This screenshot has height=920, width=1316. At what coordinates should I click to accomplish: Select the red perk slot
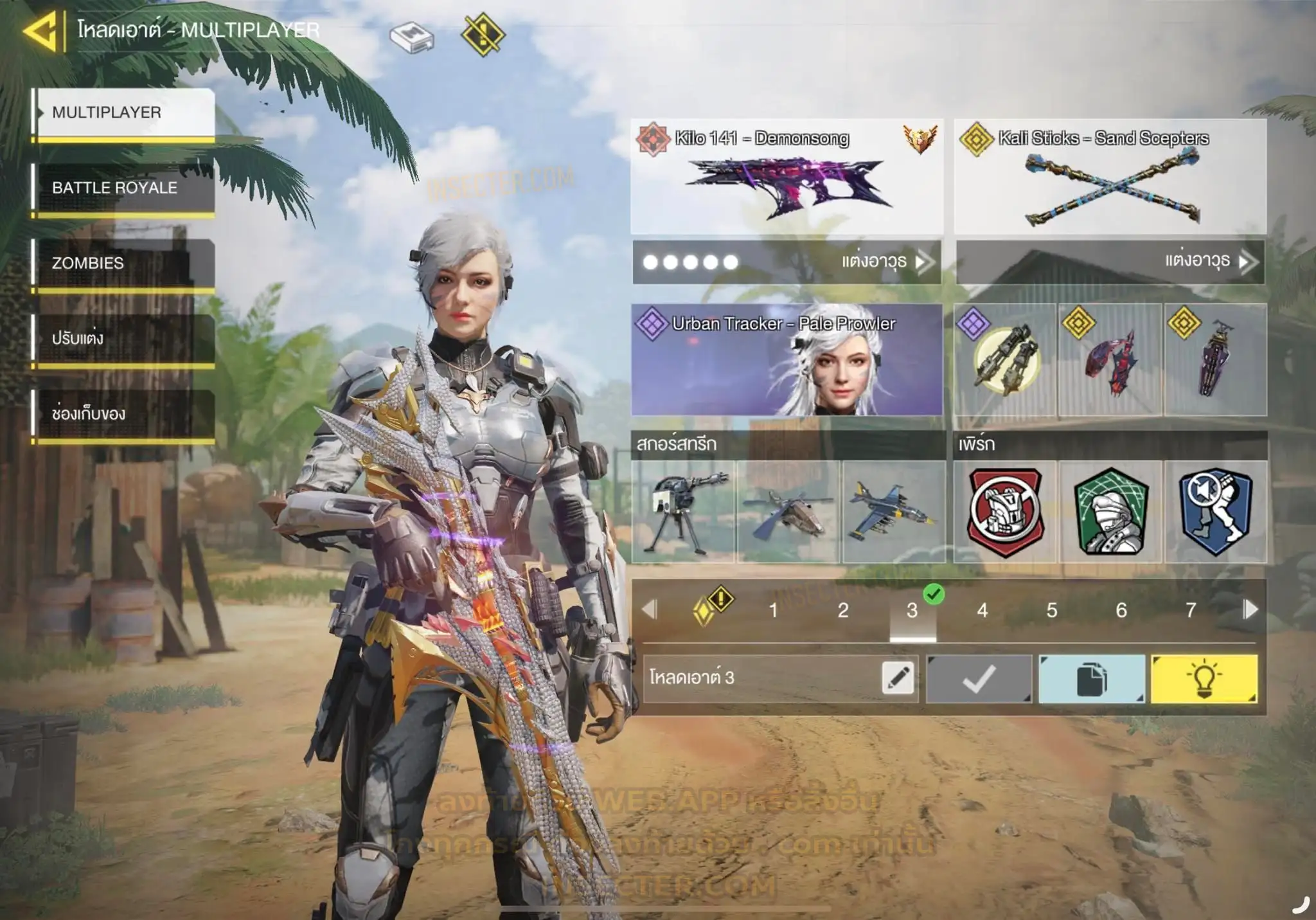(1005, 512)
